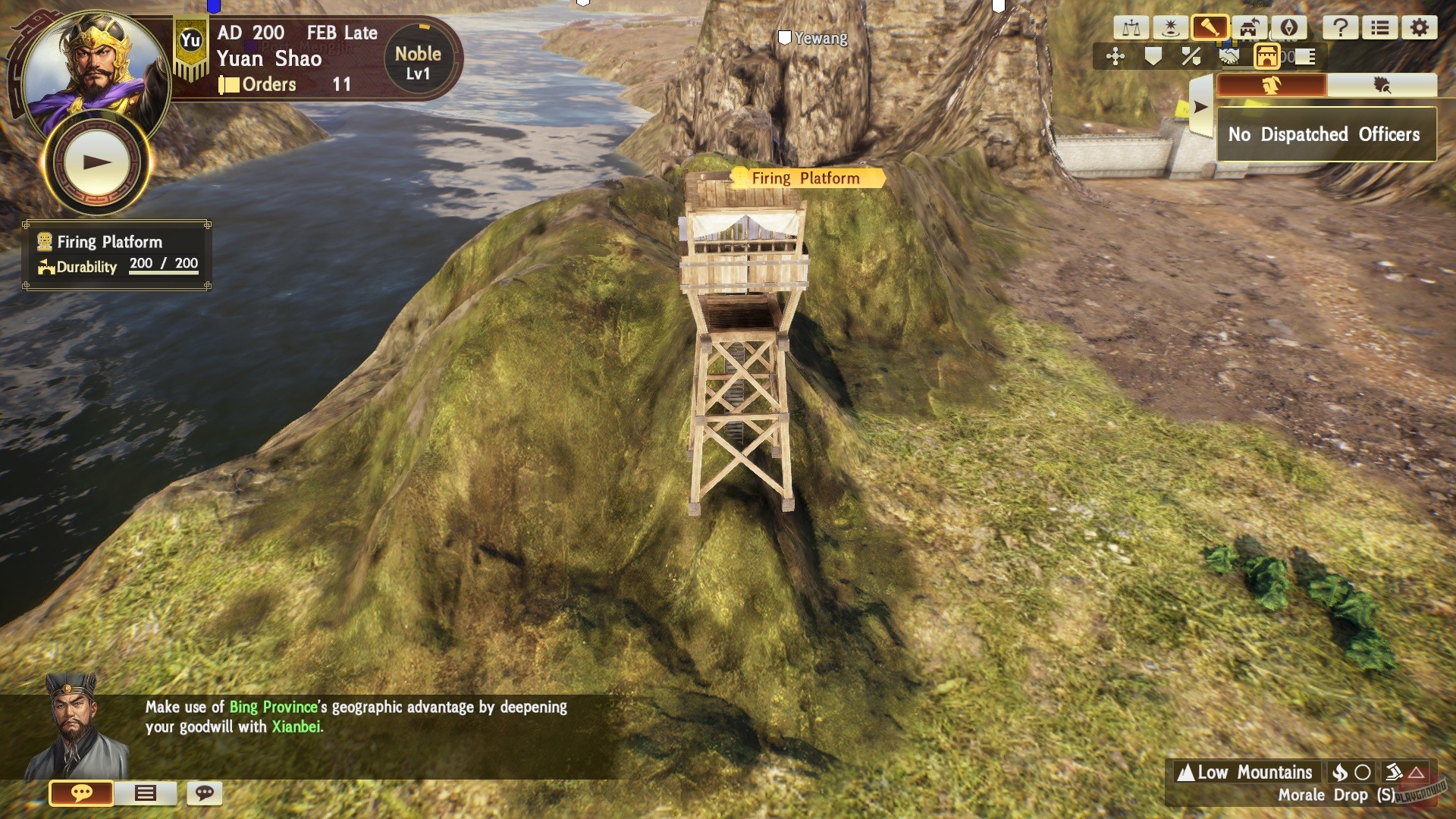Select the starburst target toolbar icon

(x=1170, y=29)
